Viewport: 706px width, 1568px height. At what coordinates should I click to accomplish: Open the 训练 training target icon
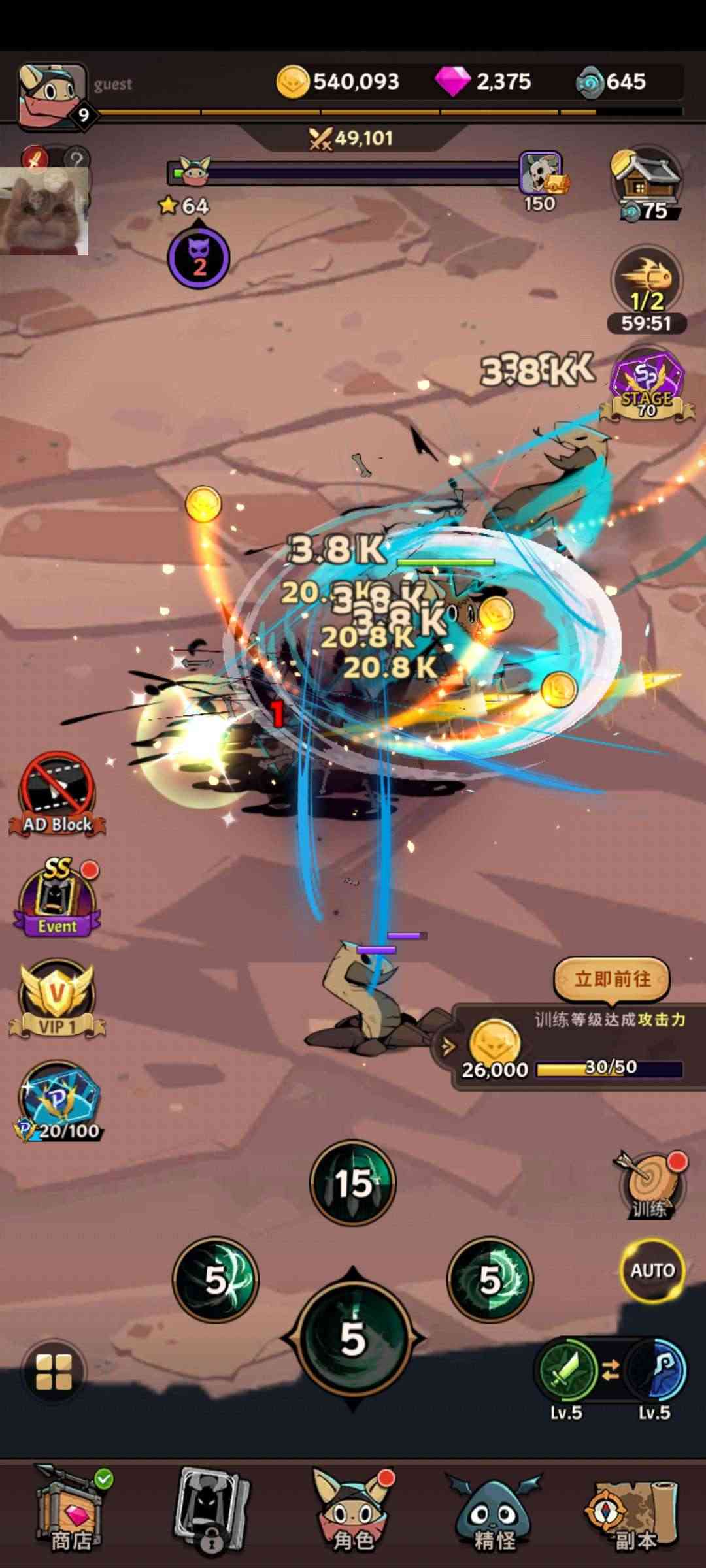pyautogui.click(x=649, y=1186)
